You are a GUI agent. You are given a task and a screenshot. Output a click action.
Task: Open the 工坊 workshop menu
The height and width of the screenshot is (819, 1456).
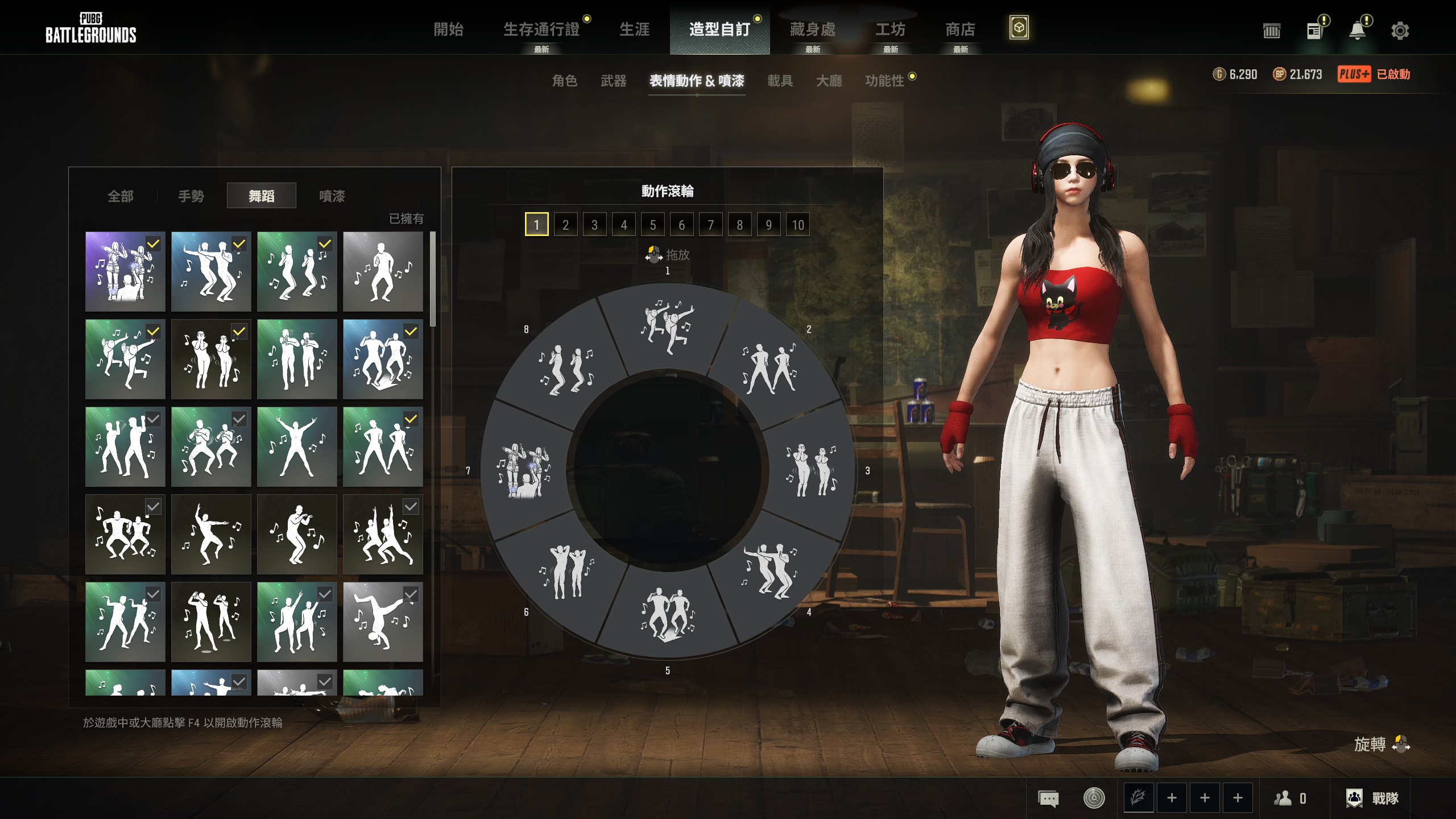click(890, 30)
